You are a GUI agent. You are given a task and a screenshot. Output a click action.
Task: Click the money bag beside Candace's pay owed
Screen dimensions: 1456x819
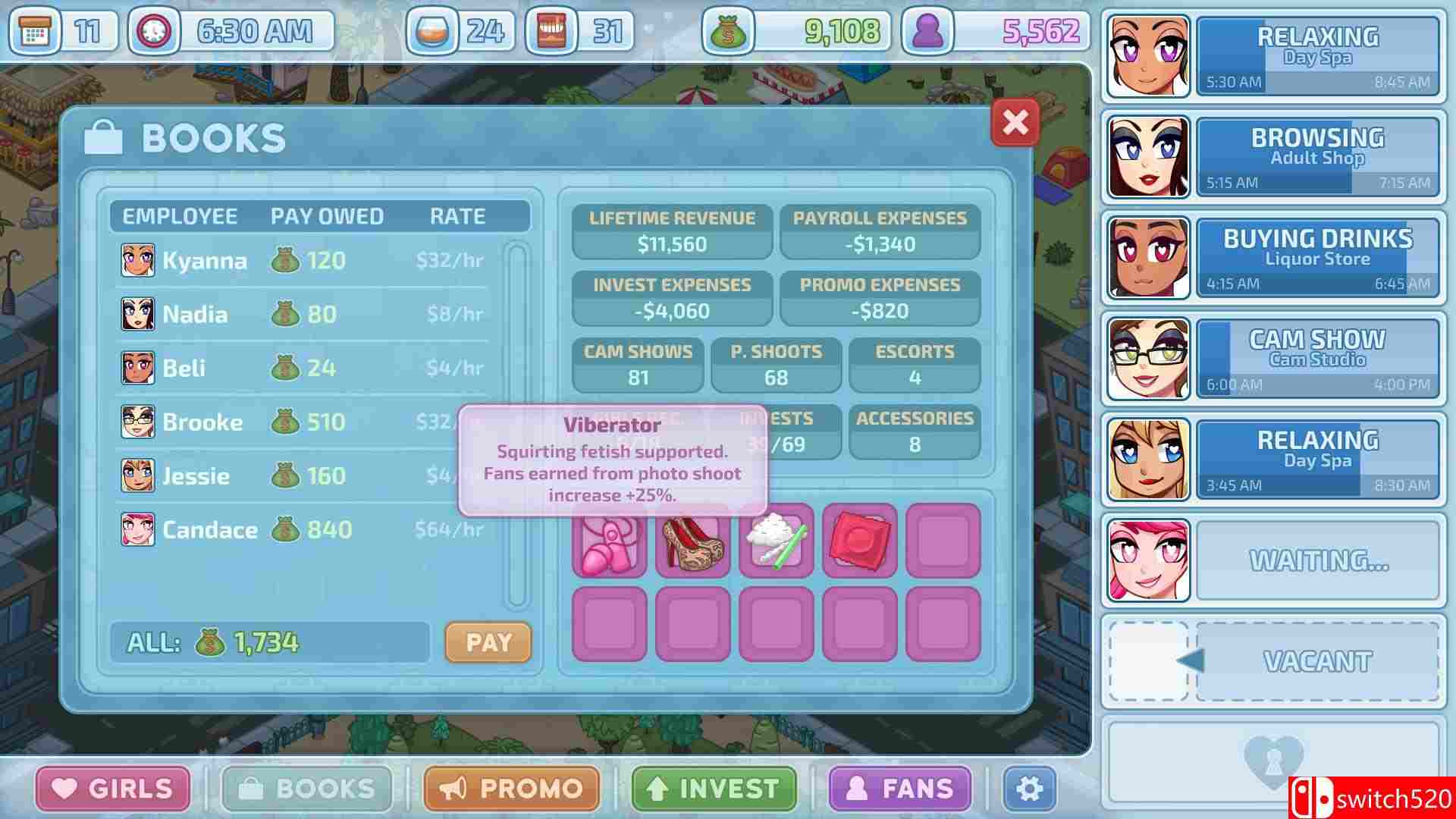tap(287, 531)
